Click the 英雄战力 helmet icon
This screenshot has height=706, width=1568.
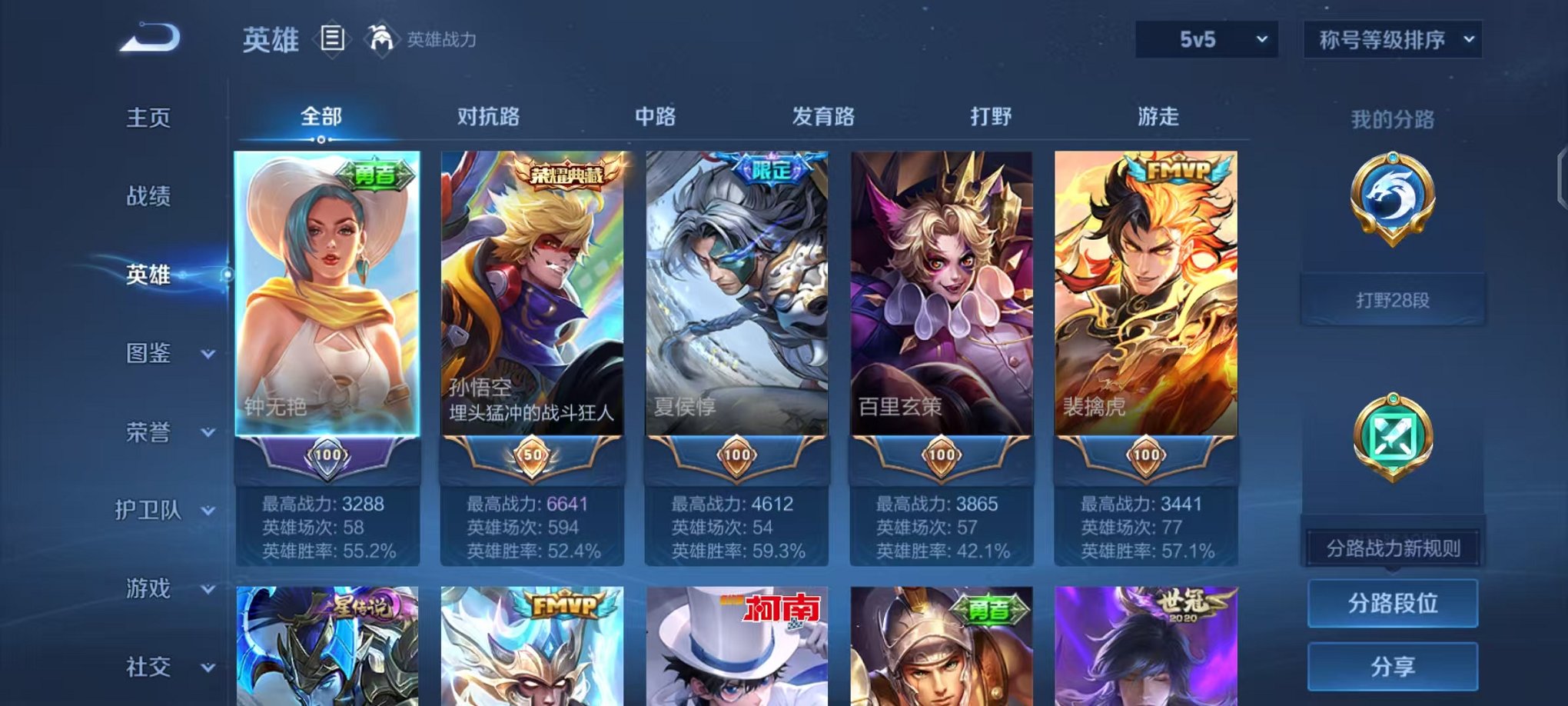click(381, 37)
